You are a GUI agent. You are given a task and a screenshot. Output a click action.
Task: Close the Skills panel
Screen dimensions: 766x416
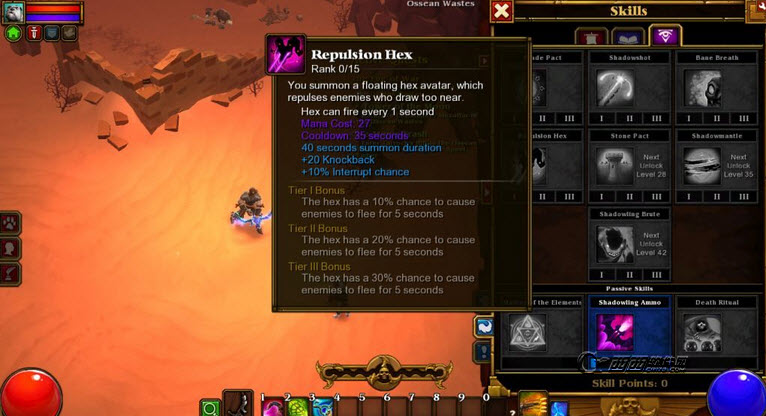[x=502, y=11]
